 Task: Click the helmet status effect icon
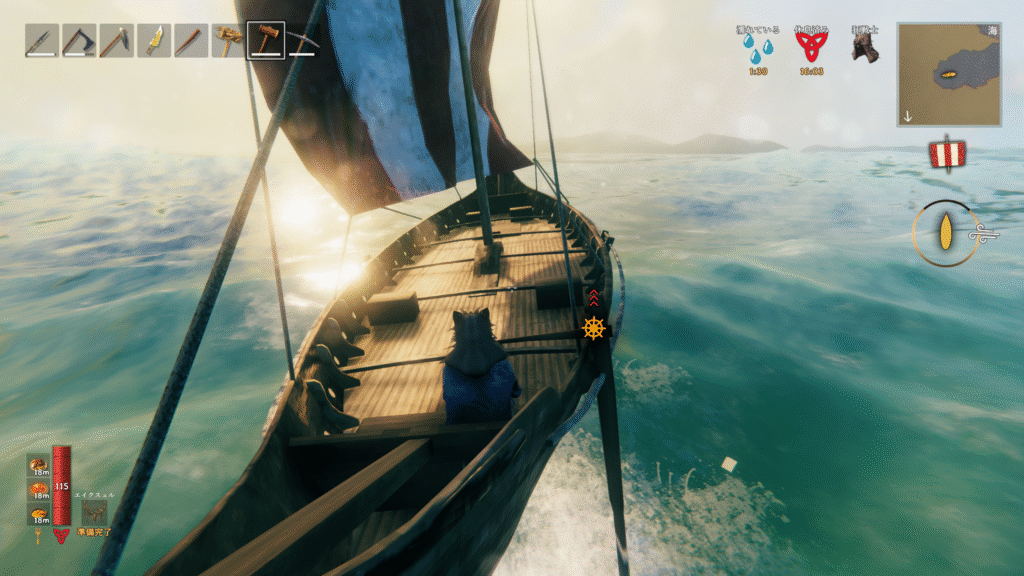click(864, 46)
